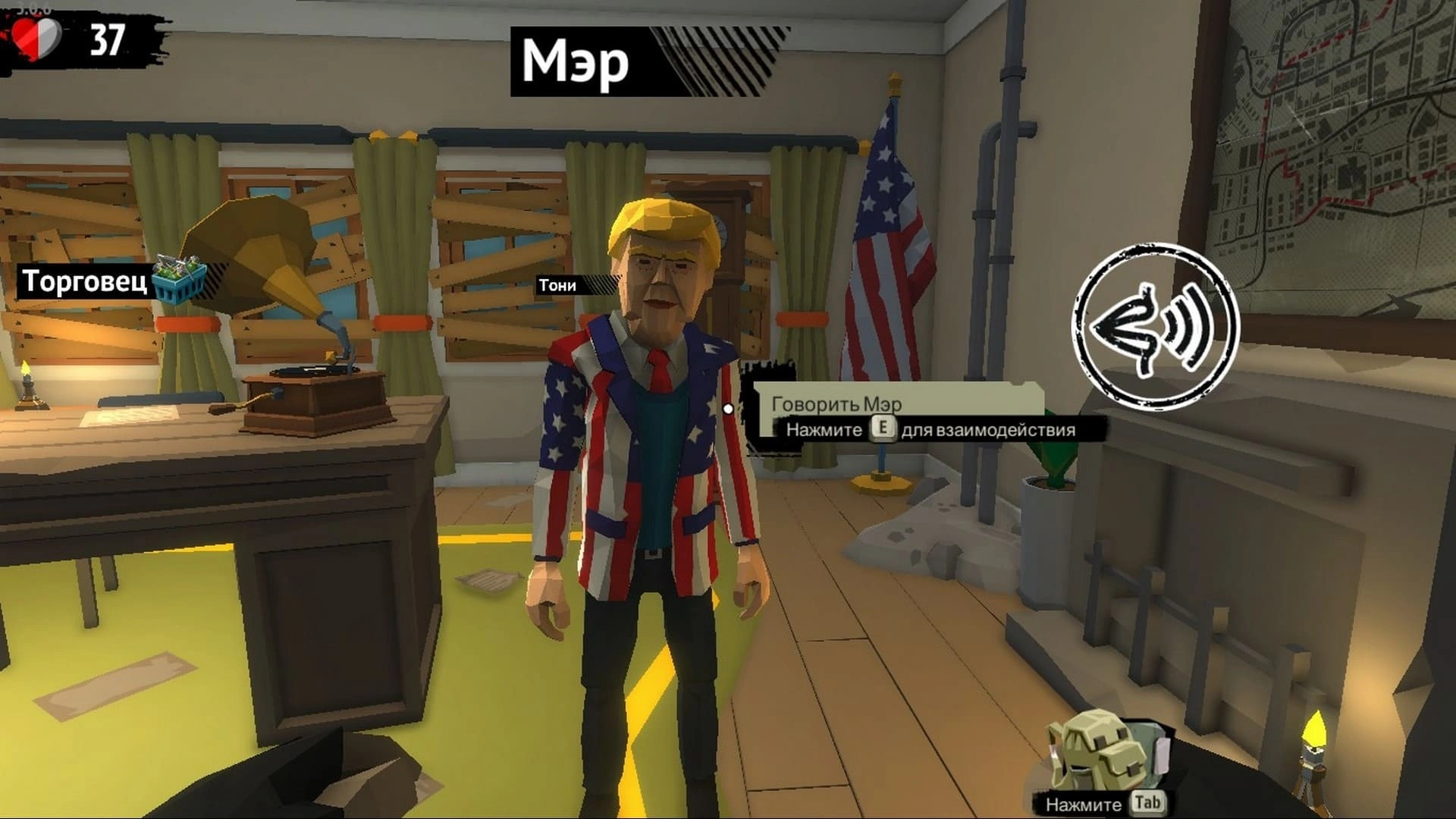Select the Торговец trader basket marker
1456x819 pixels.
click(179, 280)
